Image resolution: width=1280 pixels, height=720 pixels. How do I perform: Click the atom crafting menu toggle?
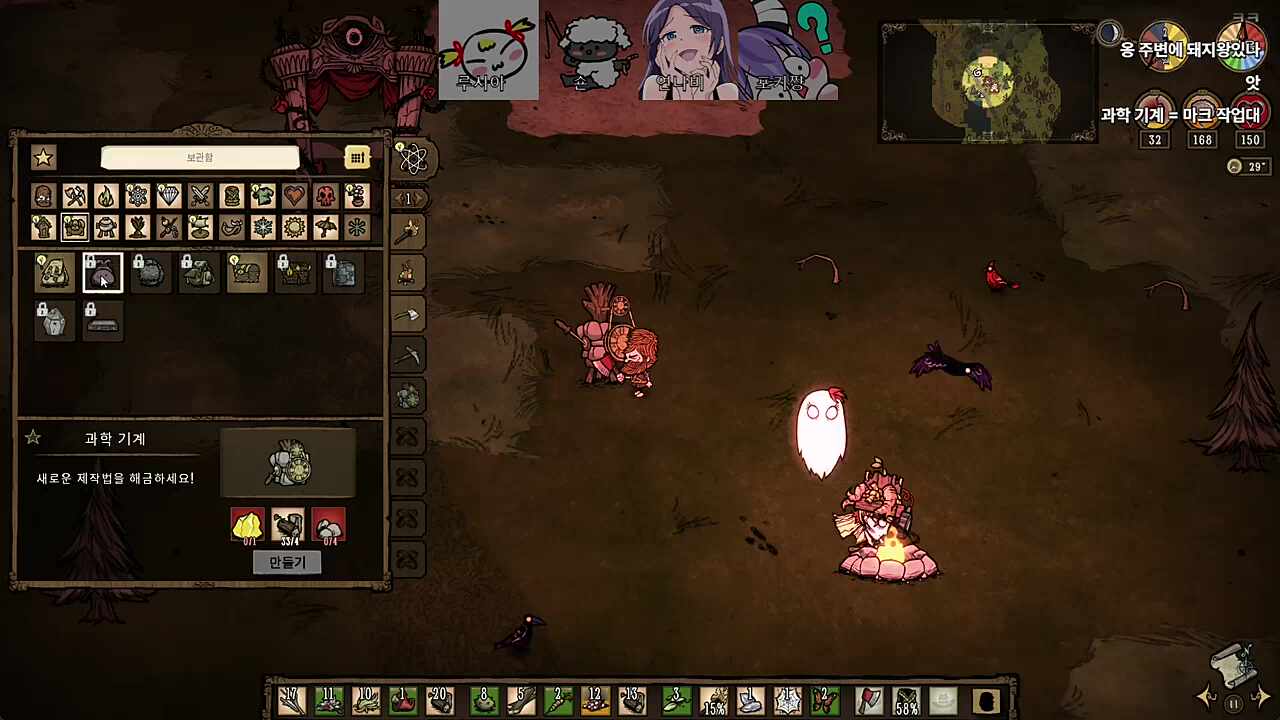(412, 158)
